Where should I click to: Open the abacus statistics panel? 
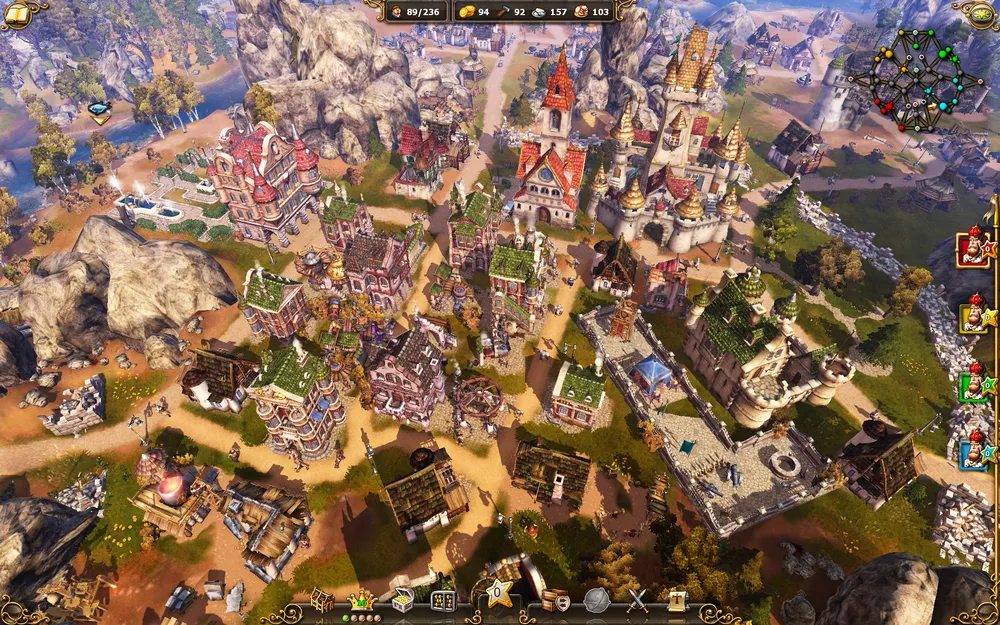[x=442, y=600]
